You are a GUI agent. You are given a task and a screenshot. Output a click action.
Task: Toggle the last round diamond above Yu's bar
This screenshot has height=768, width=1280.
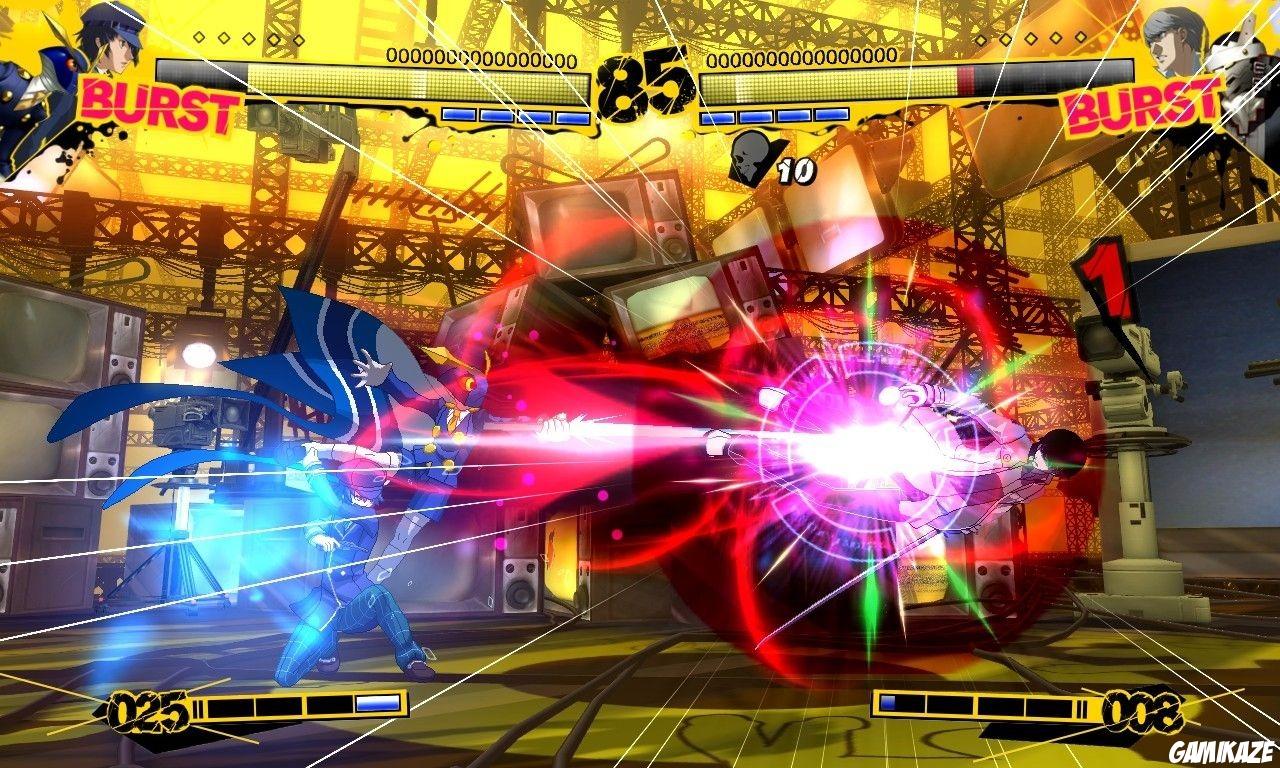coord(1080,39)
